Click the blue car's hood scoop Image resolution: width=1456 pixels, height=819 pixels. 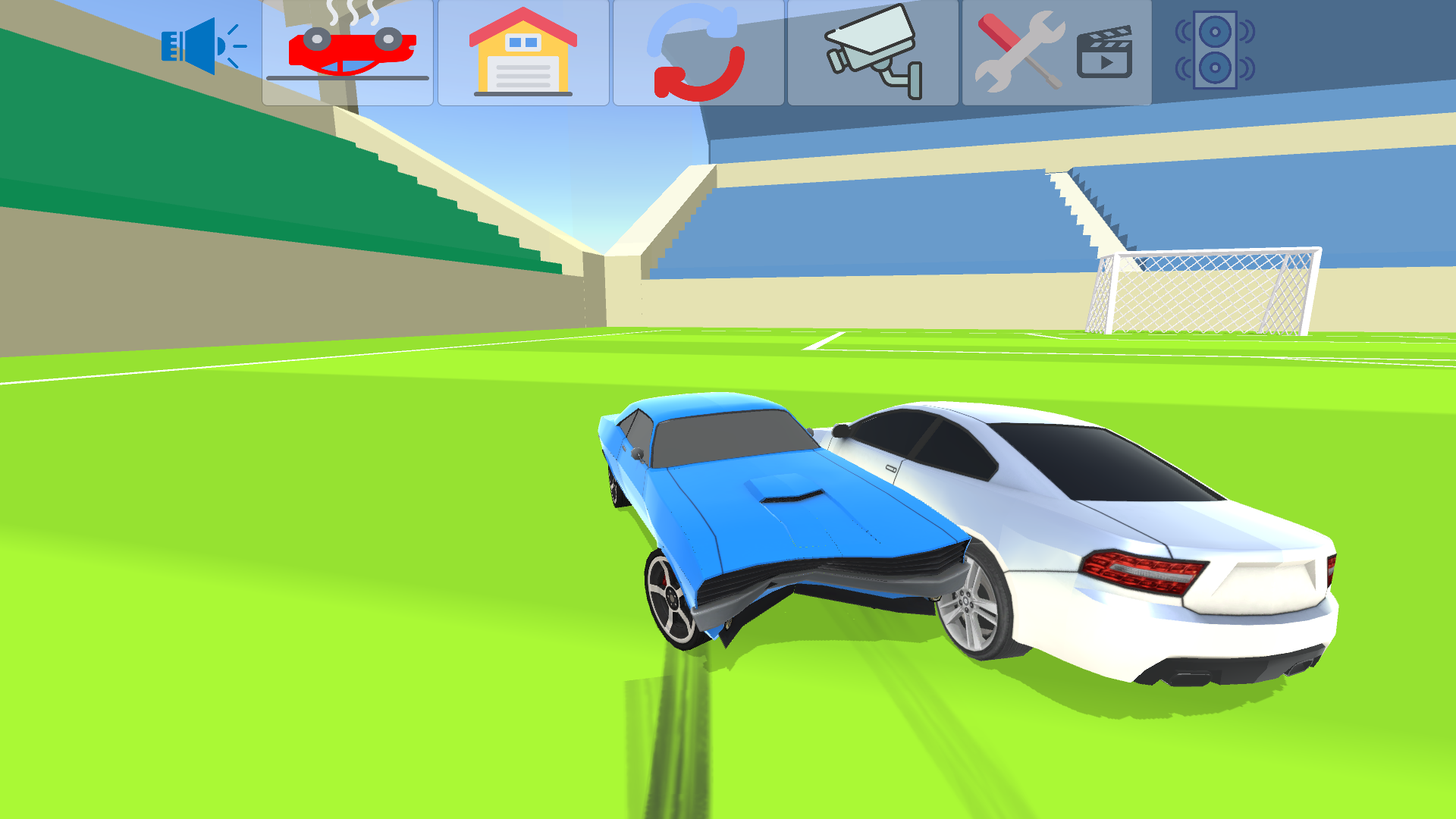[x=789, y=493]
